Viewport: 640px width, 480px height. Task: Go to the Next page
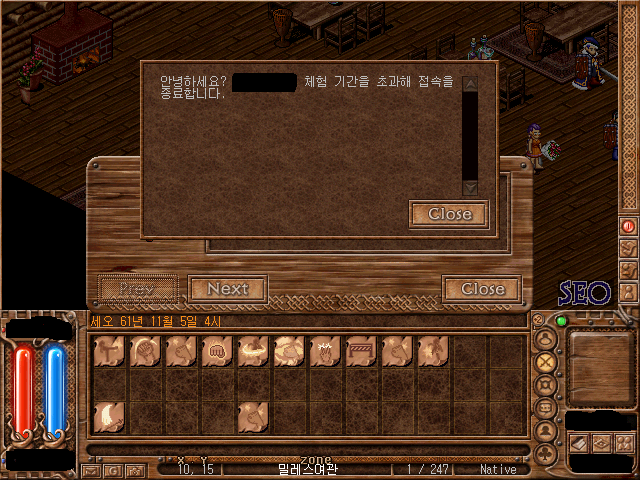[227, 289]
